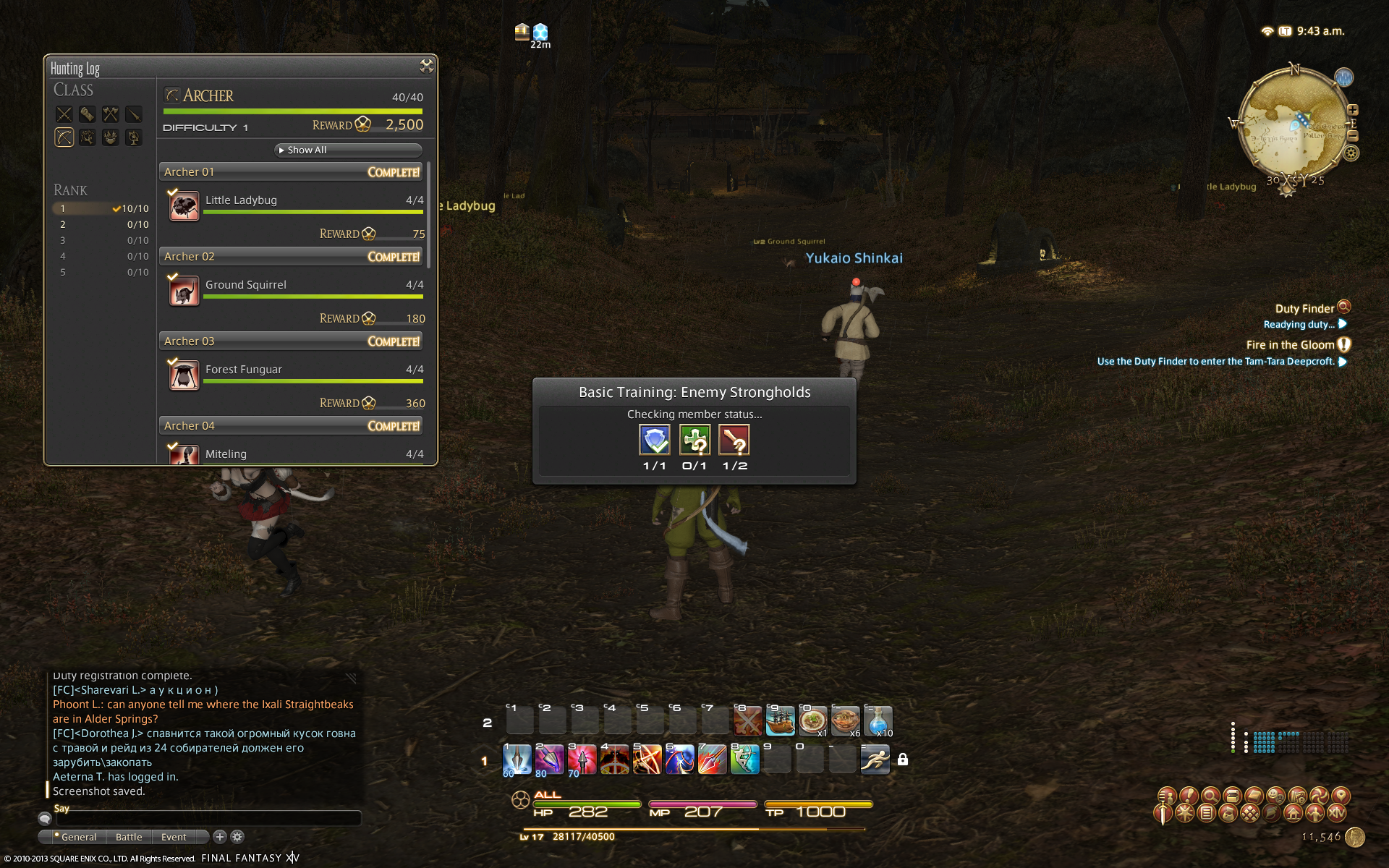Open the Duty Finder tracker entry
This screenshot has width=1389, height=868.
coord(1304,309)
